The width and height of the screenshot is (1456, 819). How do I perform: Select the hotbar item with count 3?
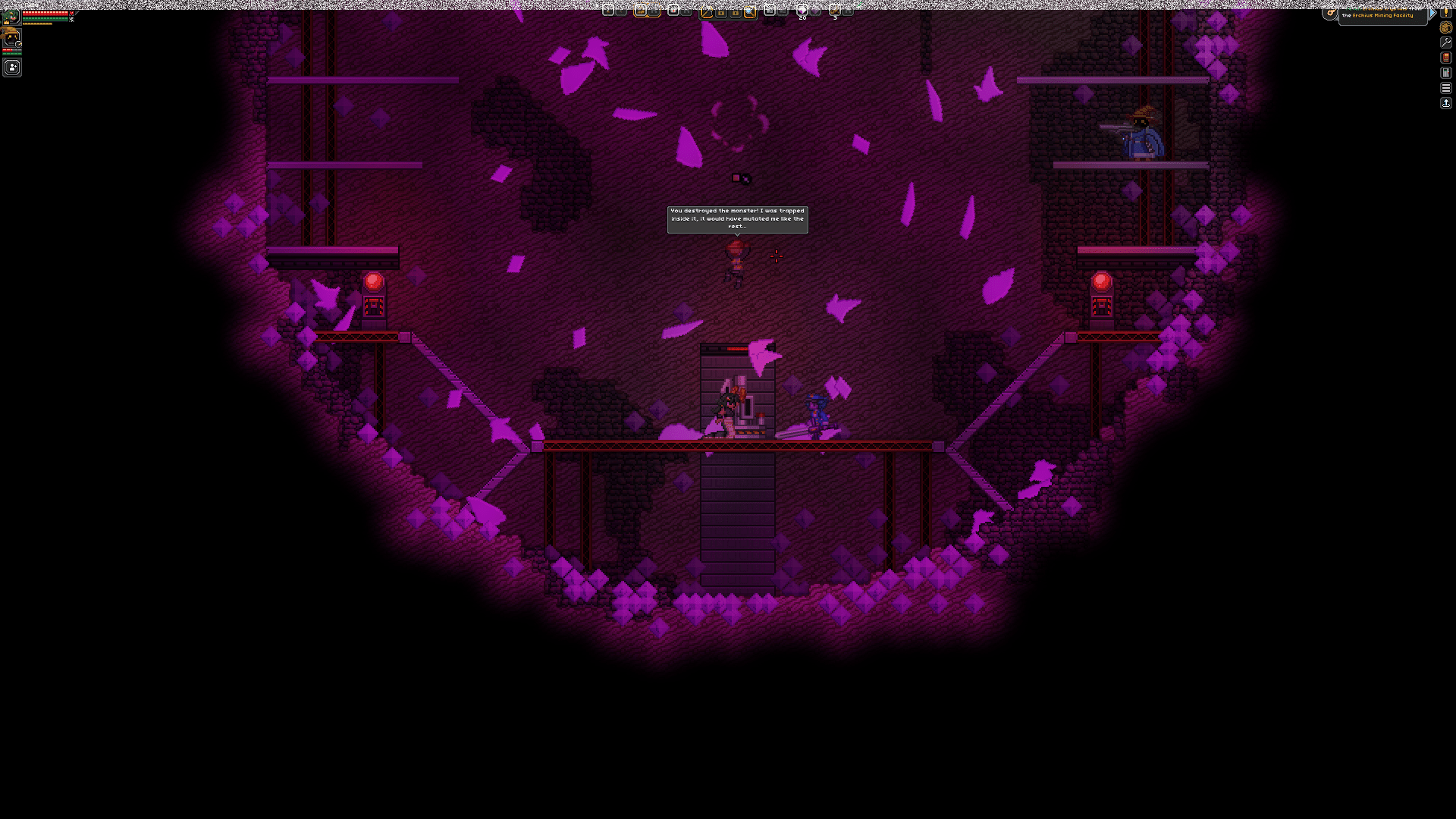click(834, 11)
